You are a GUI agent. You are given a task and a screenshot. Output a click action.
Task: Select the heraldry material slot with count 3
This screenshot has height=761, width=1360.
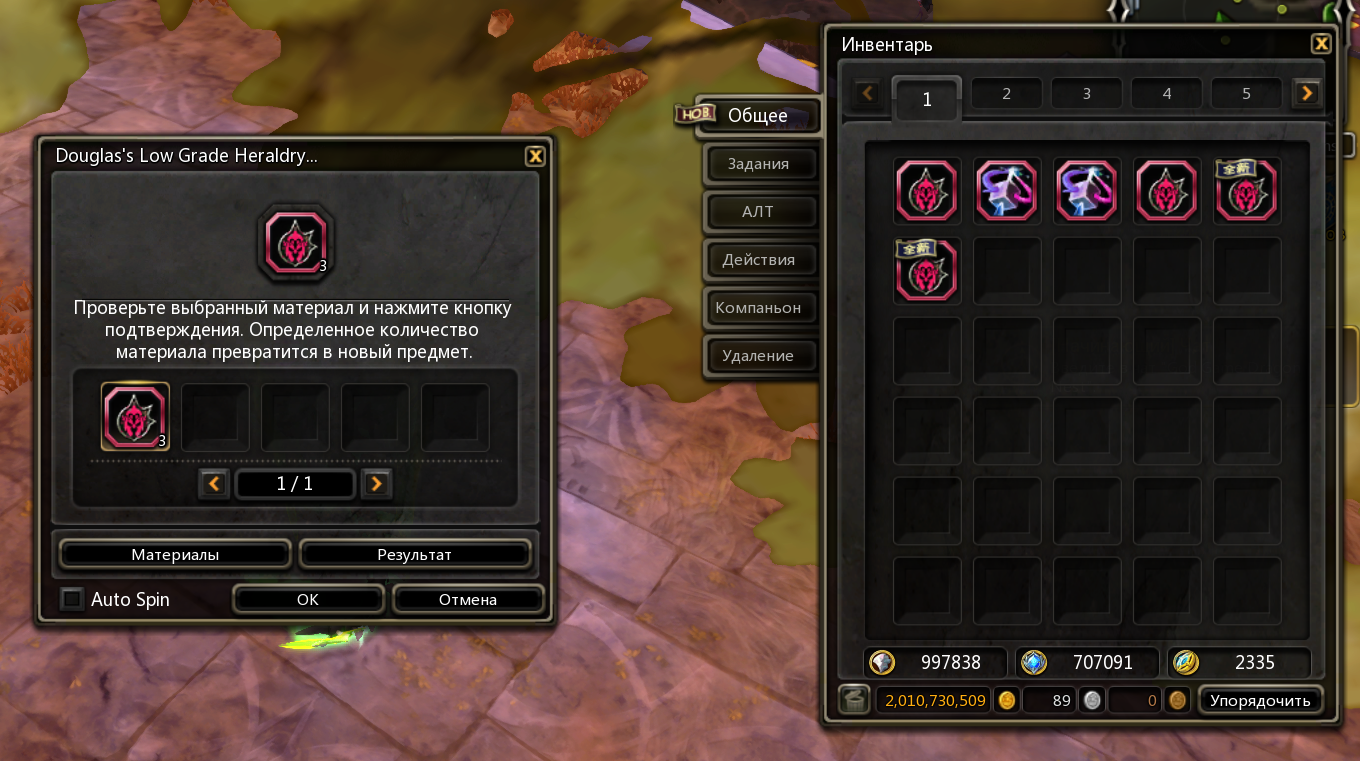pos(135,417)
